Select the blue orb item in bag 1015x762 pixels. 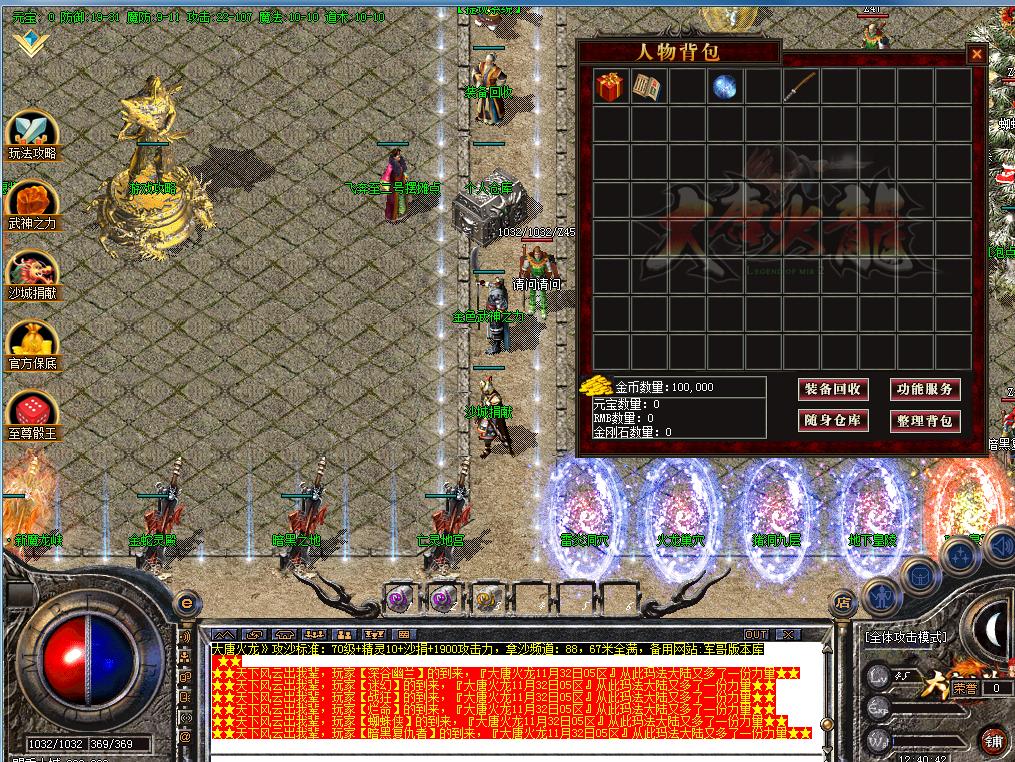pos(725,87)
